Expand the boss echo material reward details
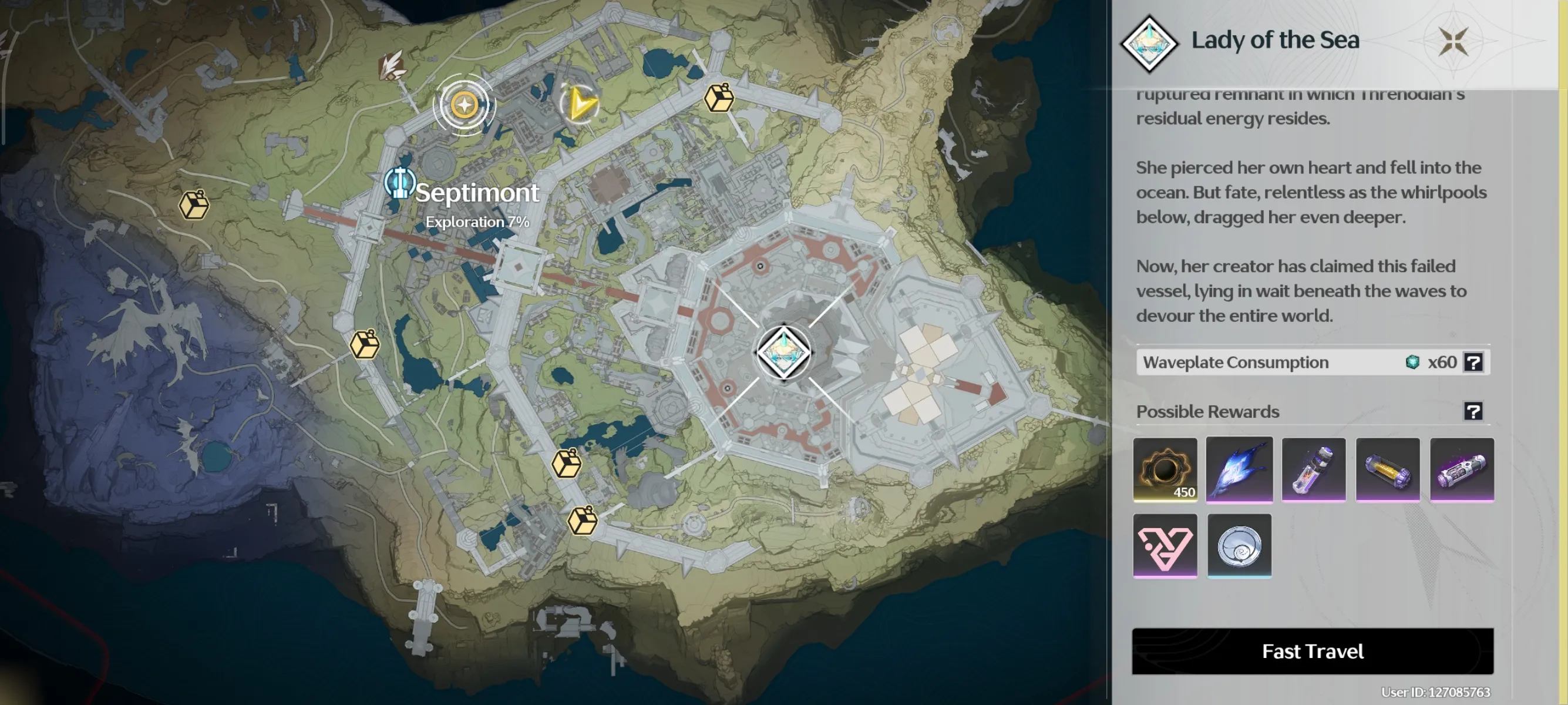 pos(1239,469)
